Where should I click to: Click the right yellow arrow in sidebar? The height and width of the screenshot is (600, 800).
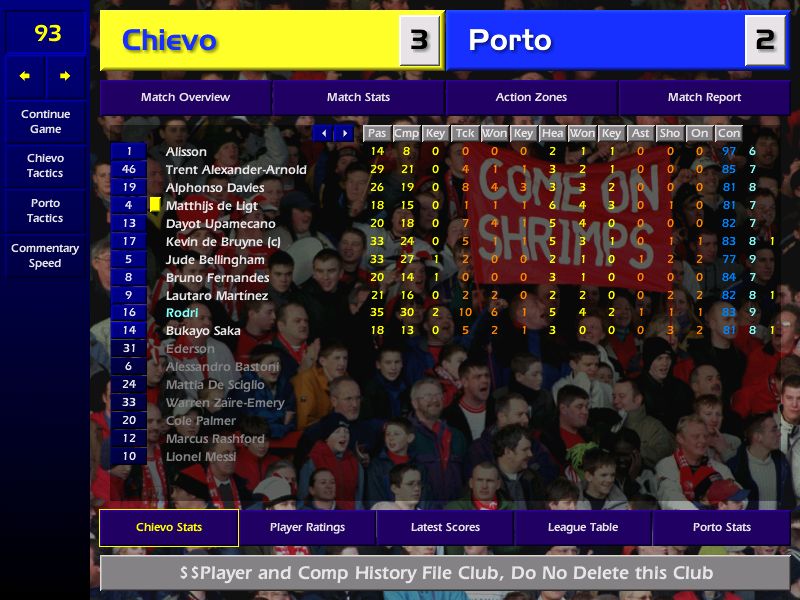65,76
